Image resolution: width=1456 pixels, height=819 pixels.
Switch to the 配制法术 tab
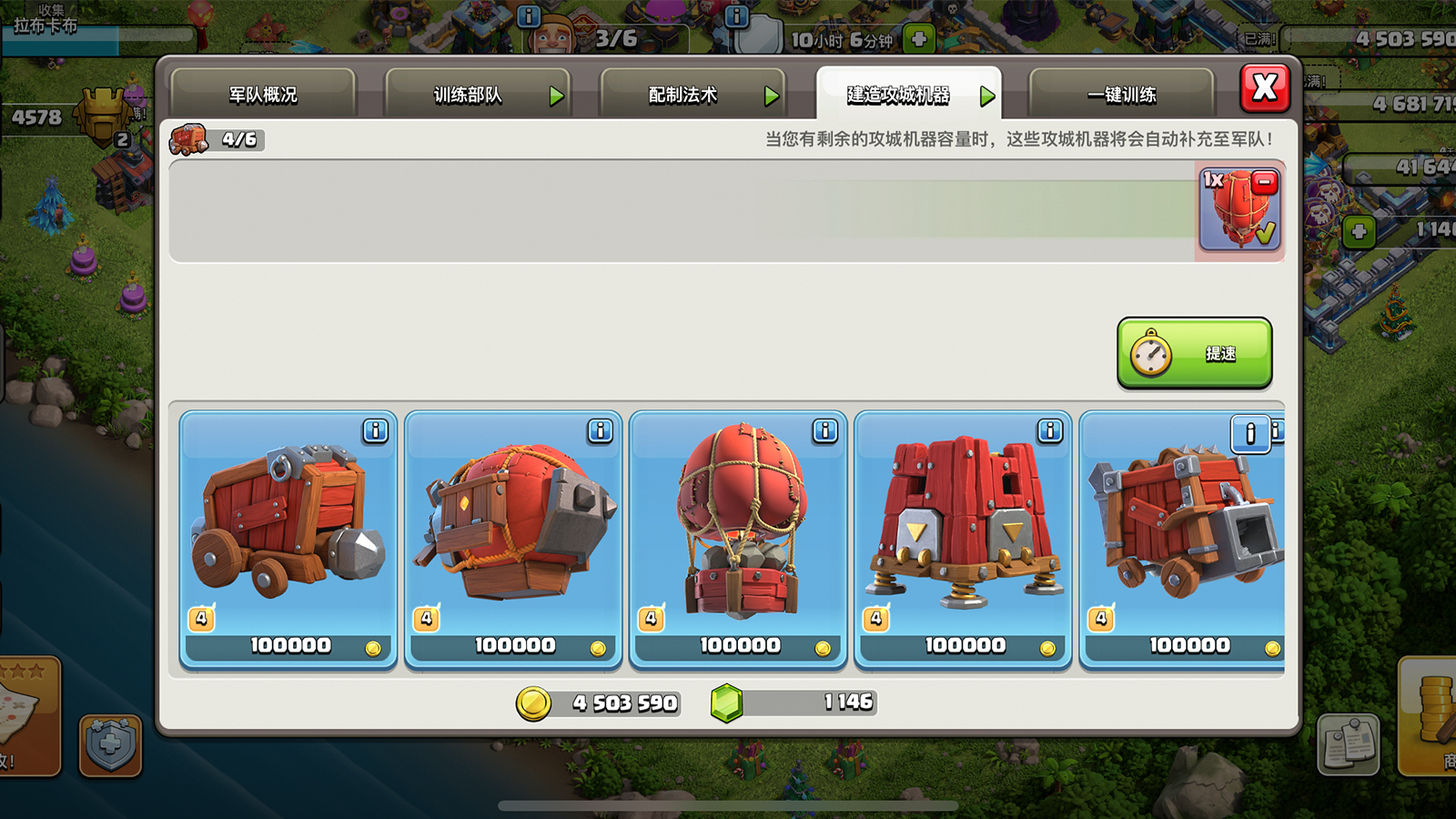[692, 95]
